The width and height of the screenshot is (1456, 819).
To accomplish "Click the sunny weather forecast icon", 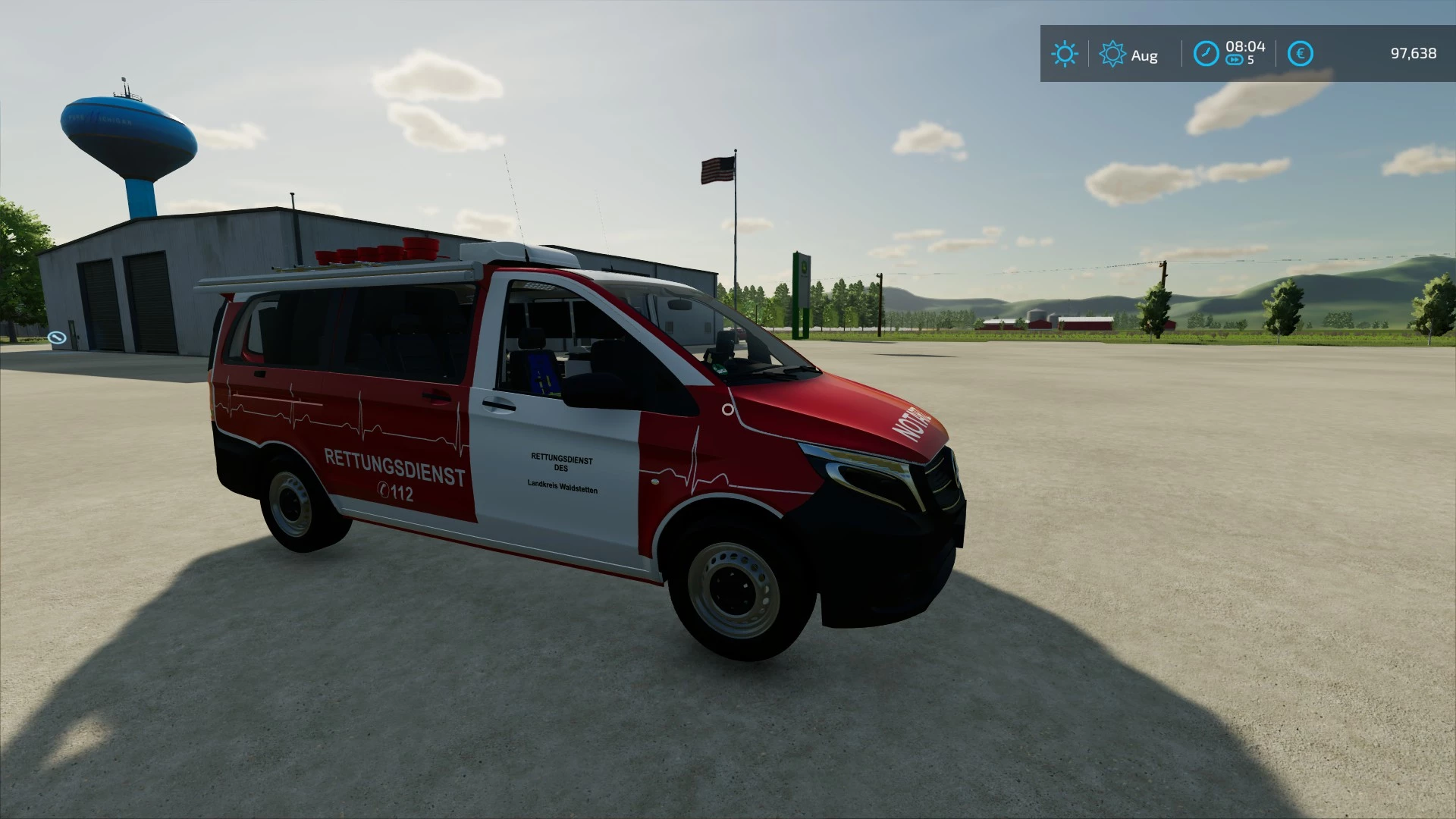I will pos(1065,54).
